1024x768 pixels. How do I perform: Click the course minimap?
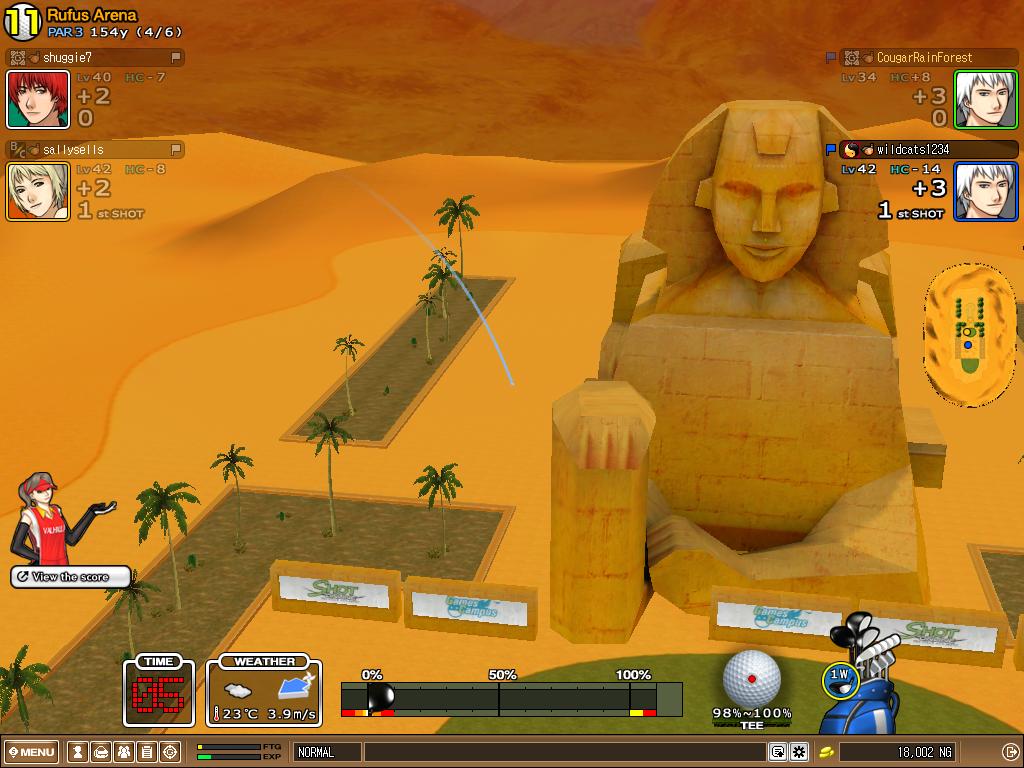[969, 334]
